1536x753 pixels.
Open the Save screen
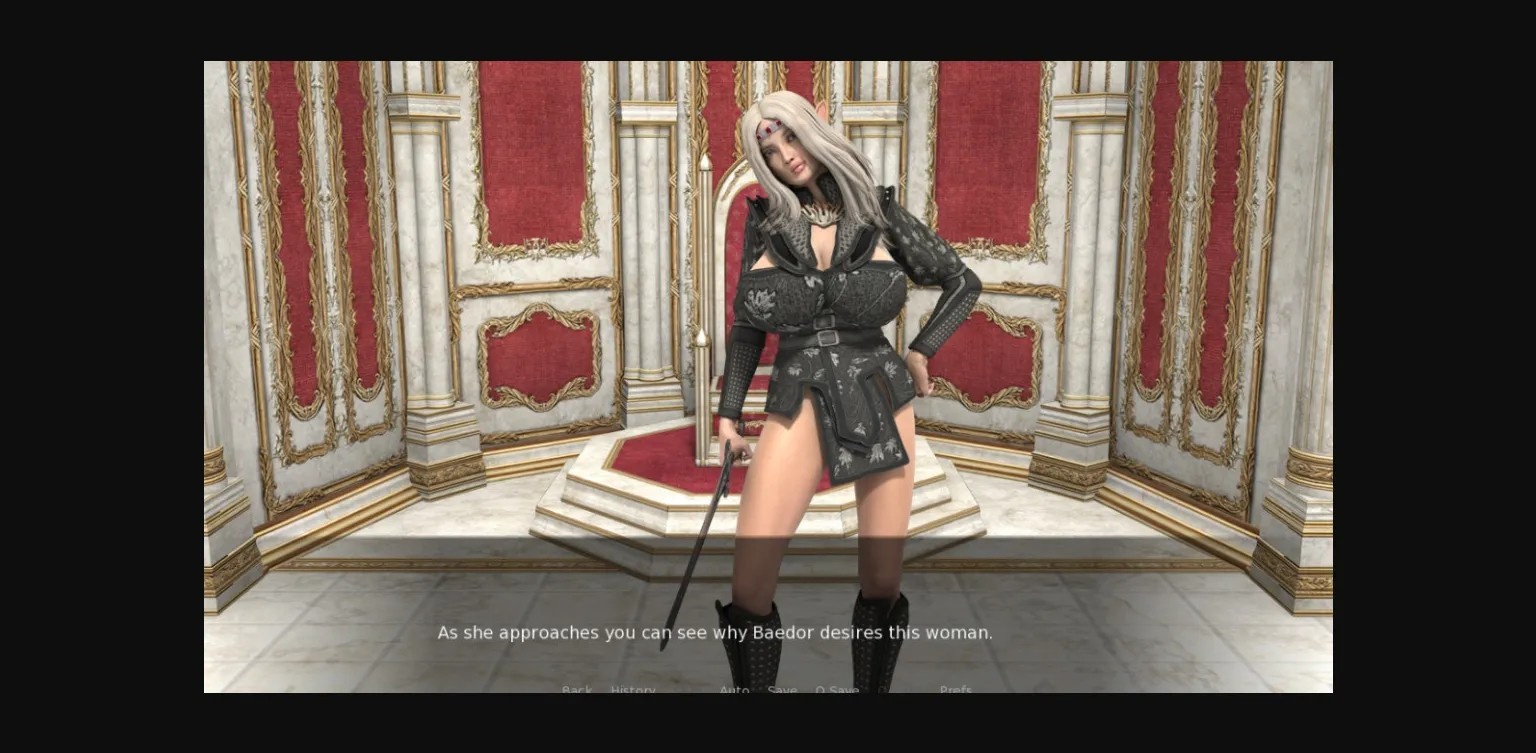point(782,690)
